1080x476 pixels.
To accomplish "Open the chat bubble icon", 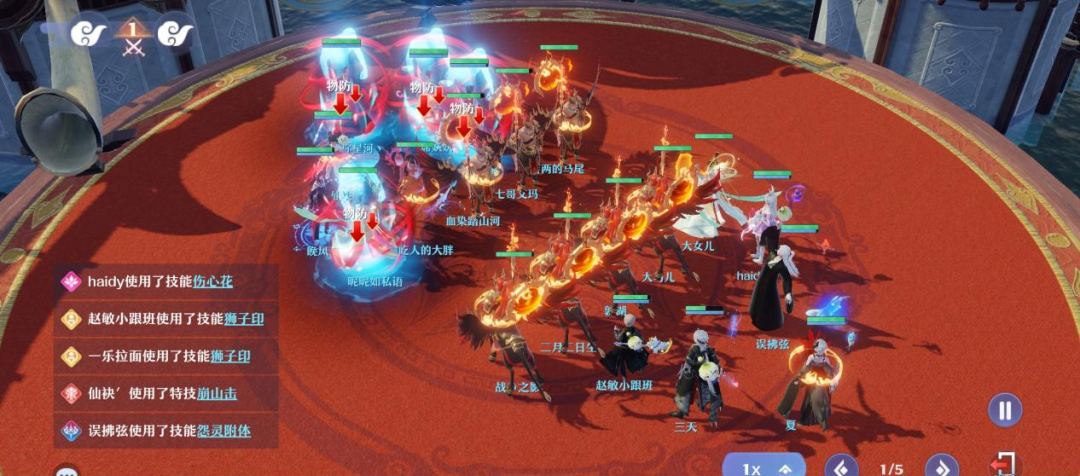I will pyautogui.click(x=67, y=471).
